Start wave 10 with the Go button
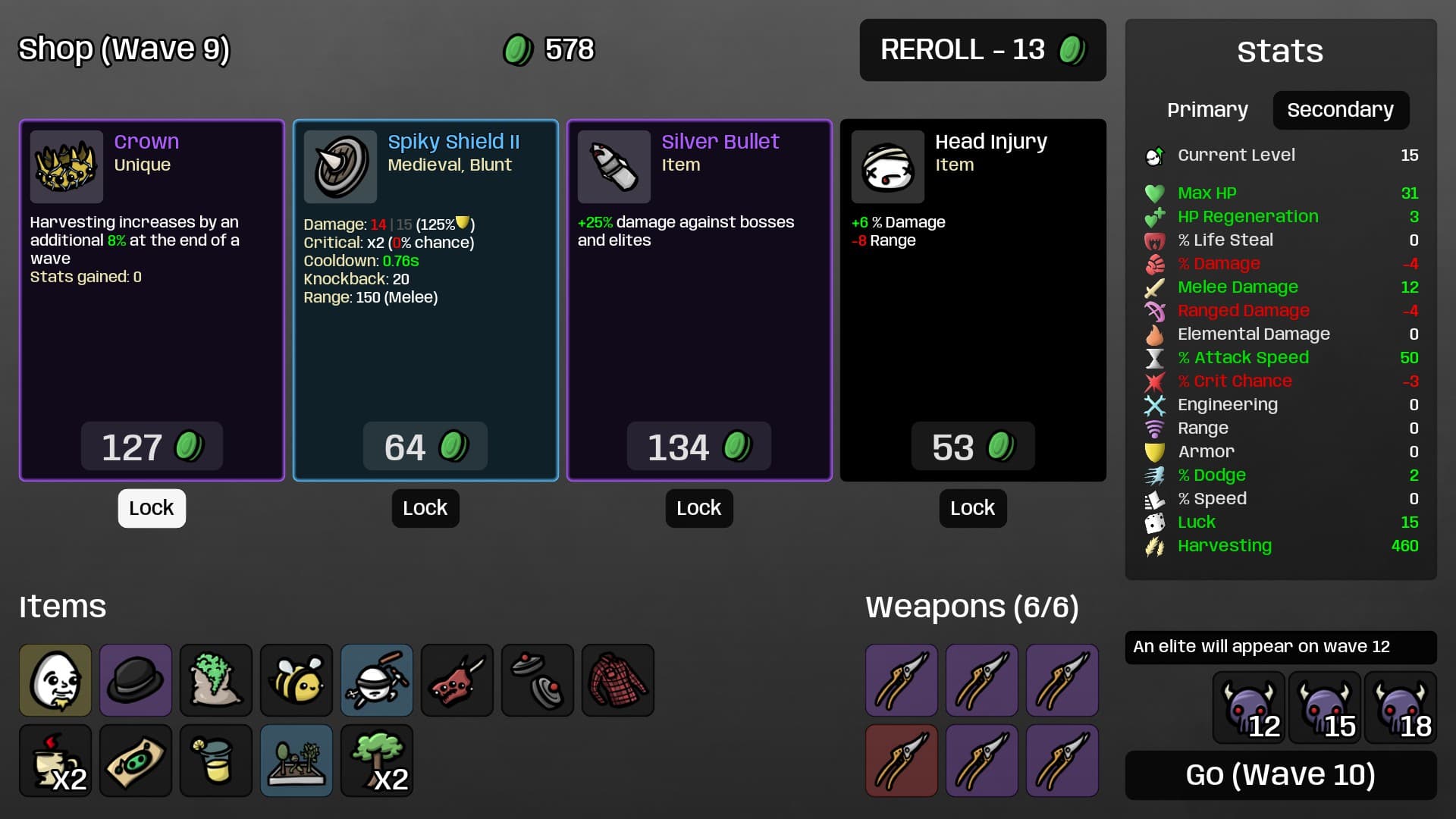This screenshot has width=1456, height=819. [1280, 775]
